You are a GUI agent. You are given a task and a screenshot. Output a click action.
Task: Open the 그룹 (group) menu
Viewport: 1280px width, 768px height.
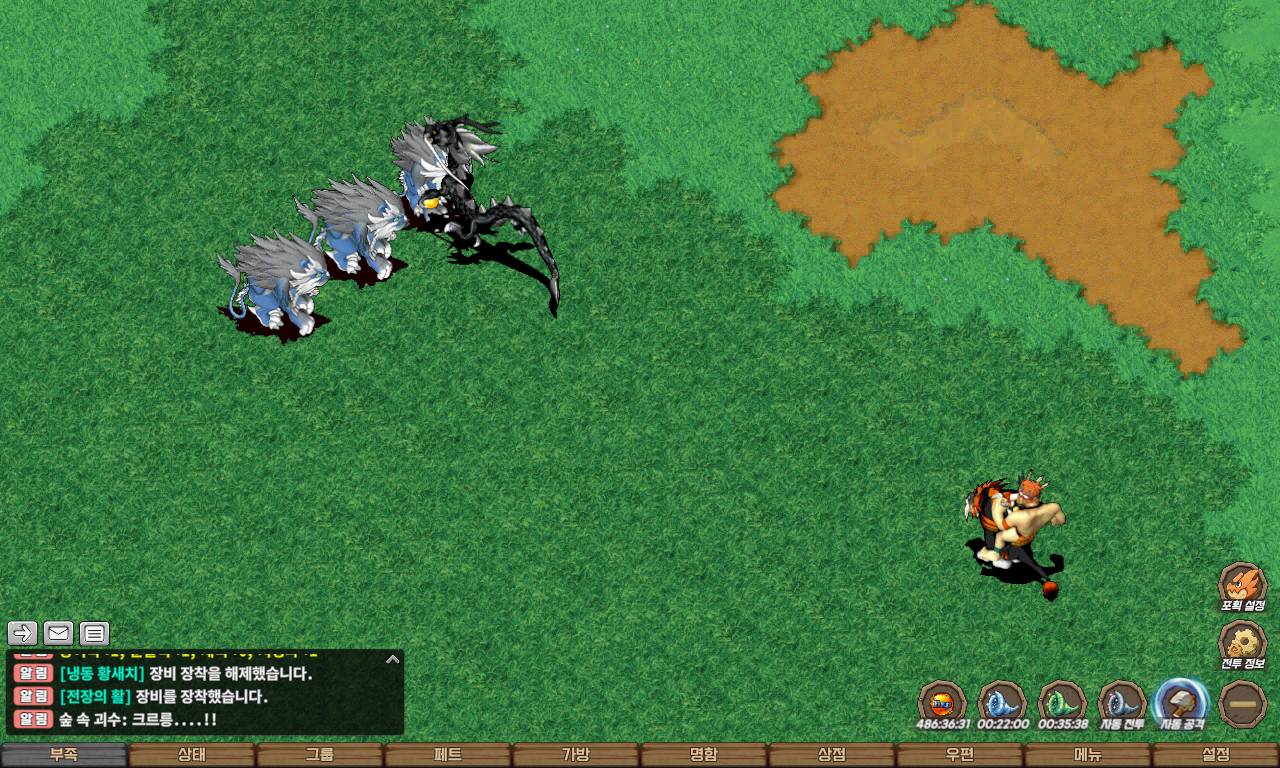click(320, 755)
